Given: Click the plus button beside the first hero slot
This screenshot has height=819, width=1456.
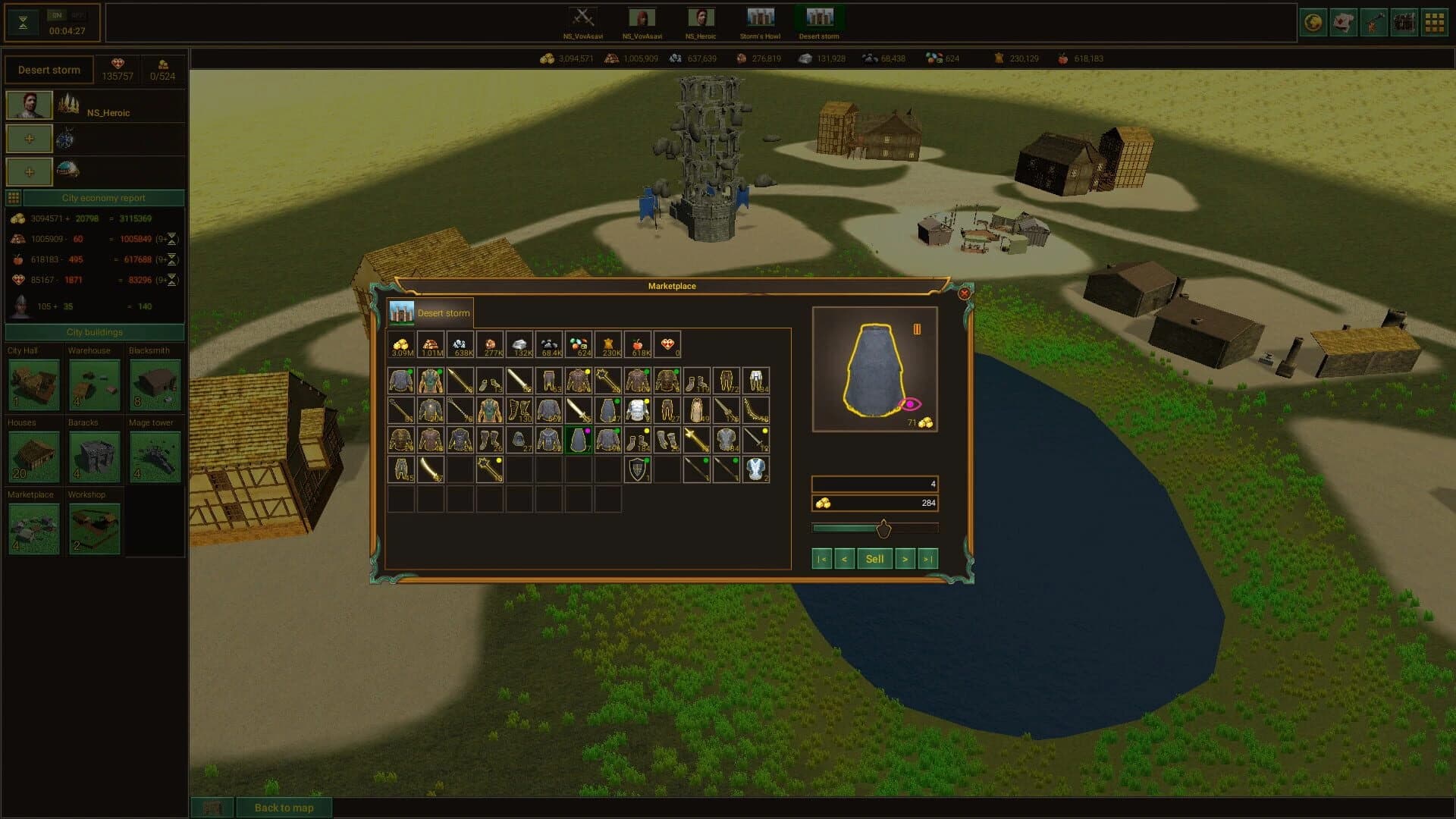Looking at the screenshot, I should coord(28,138).
